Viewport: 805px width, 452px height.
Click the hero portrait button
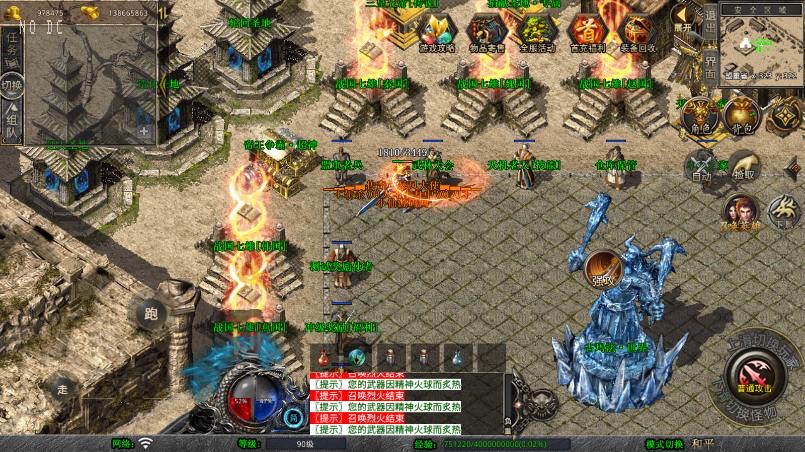[741, 212]
